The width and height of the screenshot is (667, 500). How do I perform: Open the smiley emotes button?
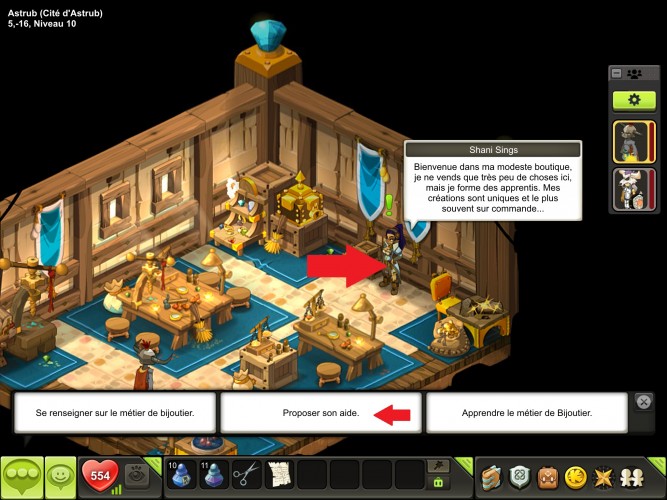[61, 477]
